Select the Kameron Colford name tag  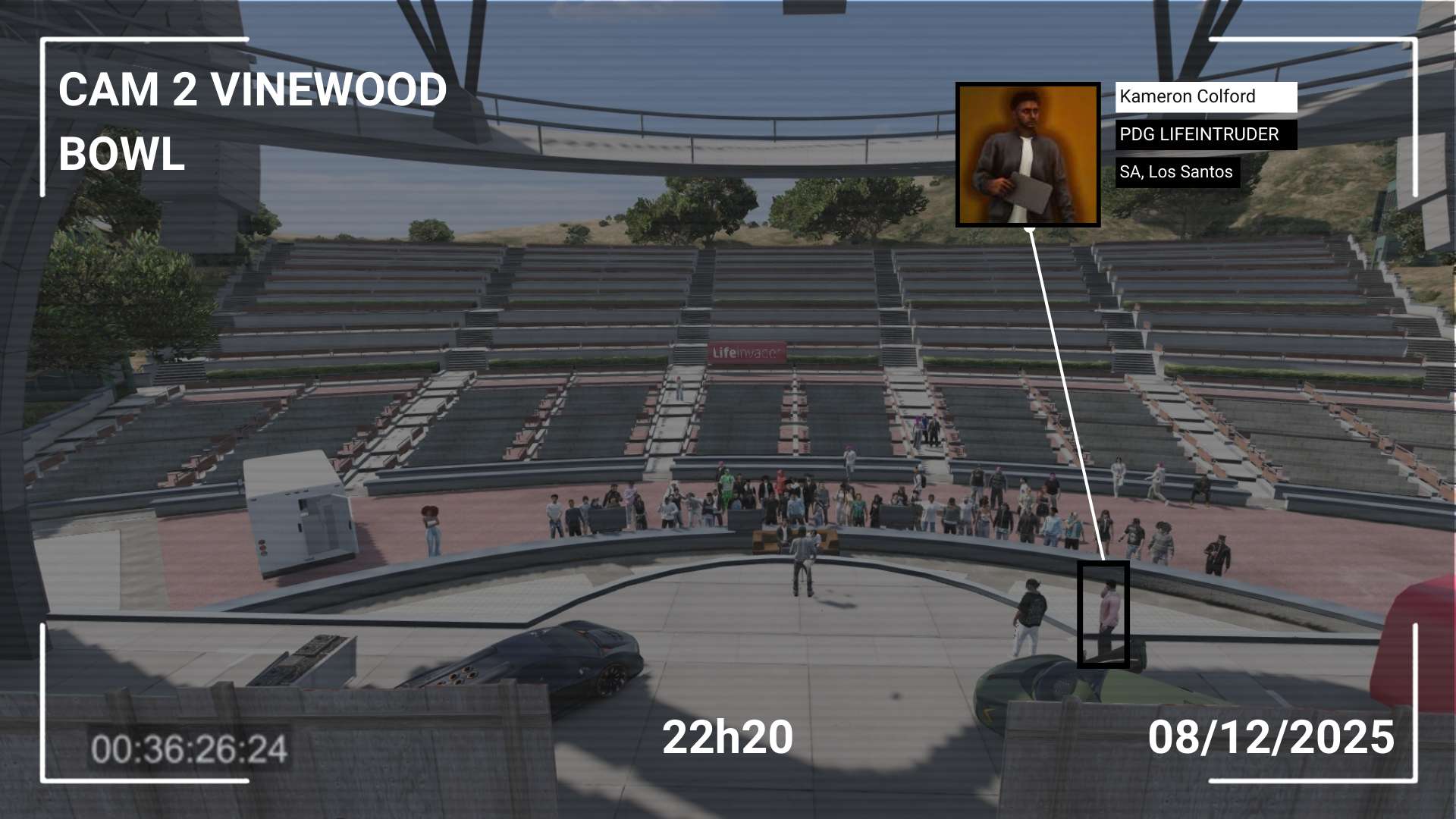1205,97
